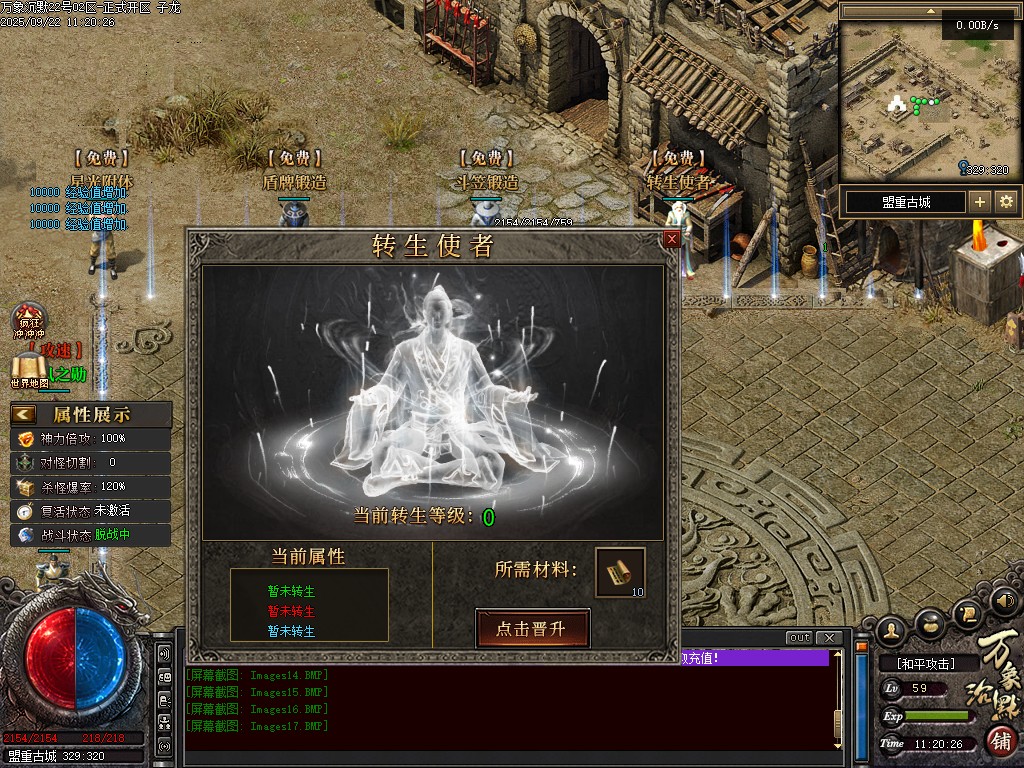
Task: Select the required scroll material slot
Action: coord(620,572)
